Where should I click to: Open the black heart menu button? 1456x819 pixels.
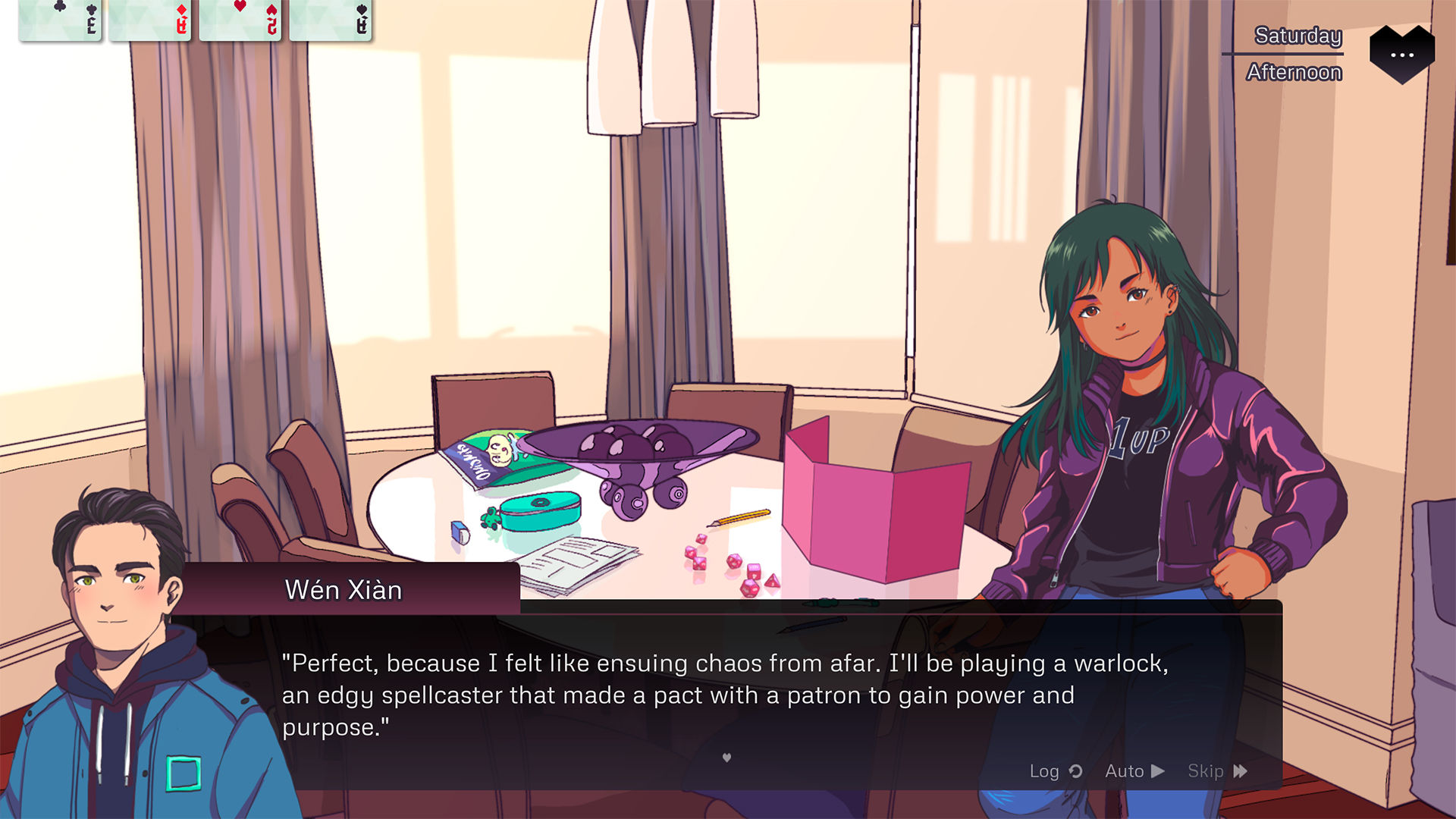click(x=1401, y=54)
